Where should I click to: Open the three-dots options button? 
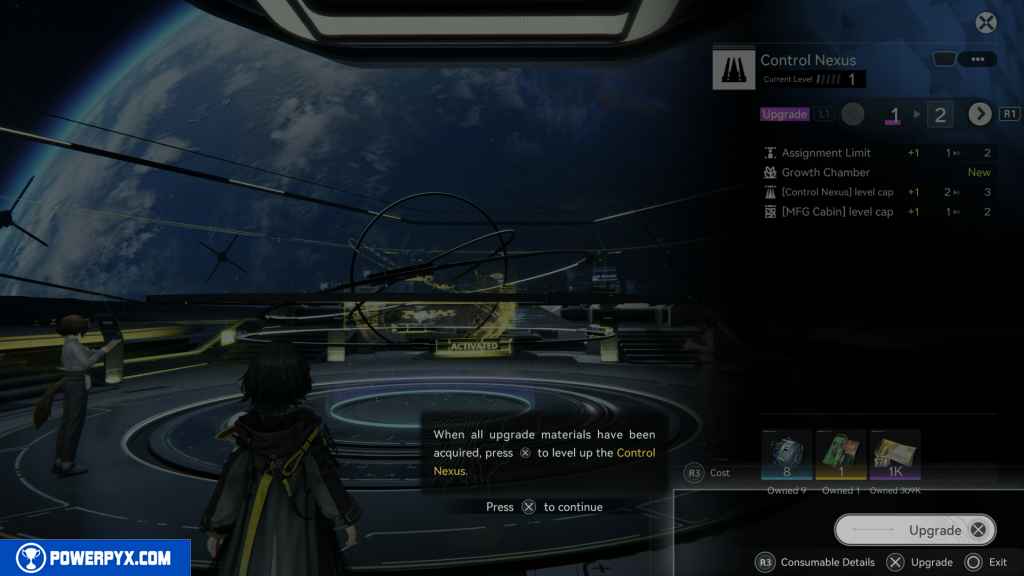(x=977, y=60)
